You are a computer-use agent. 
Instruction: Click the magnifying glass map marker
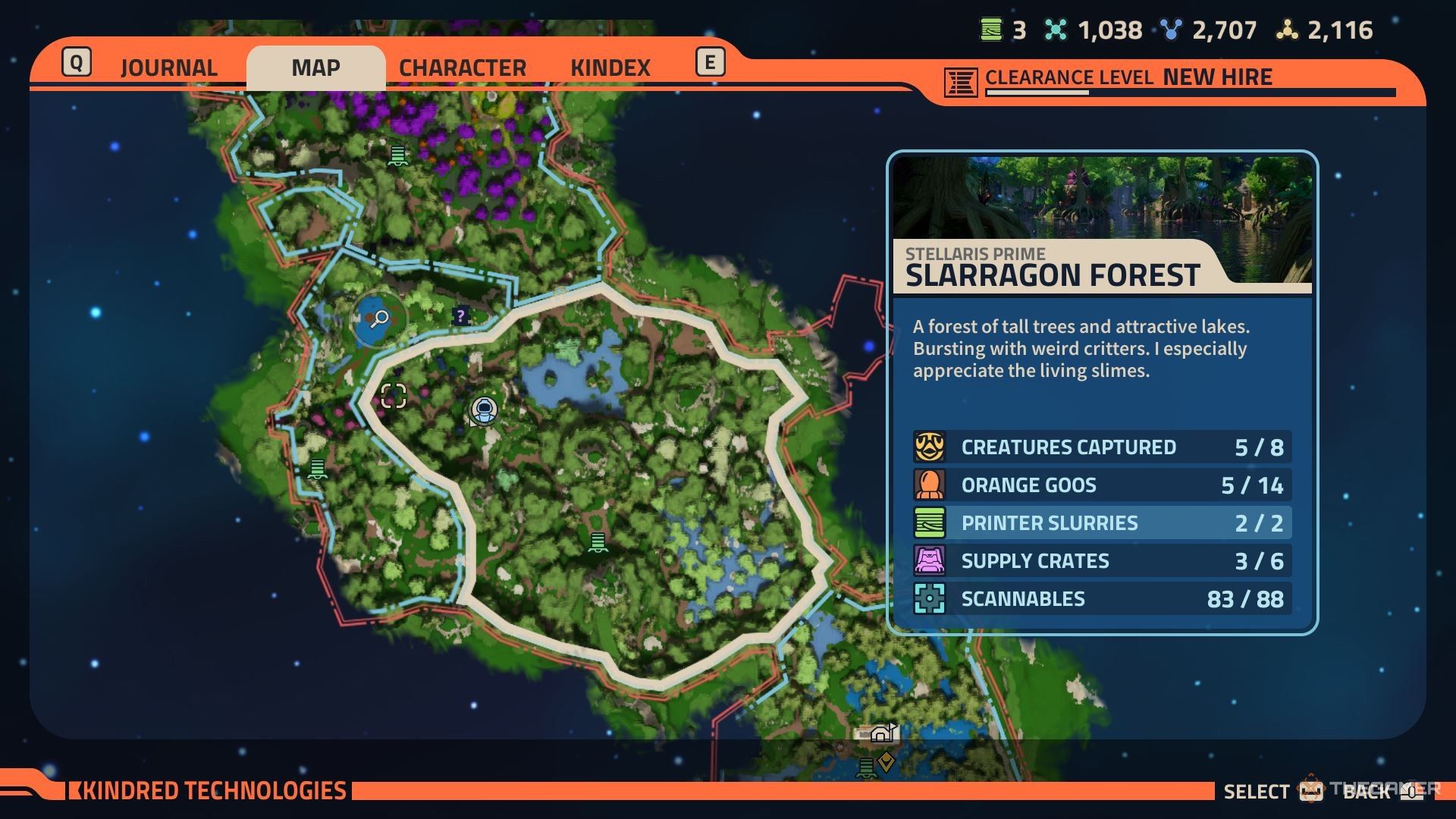378,319
